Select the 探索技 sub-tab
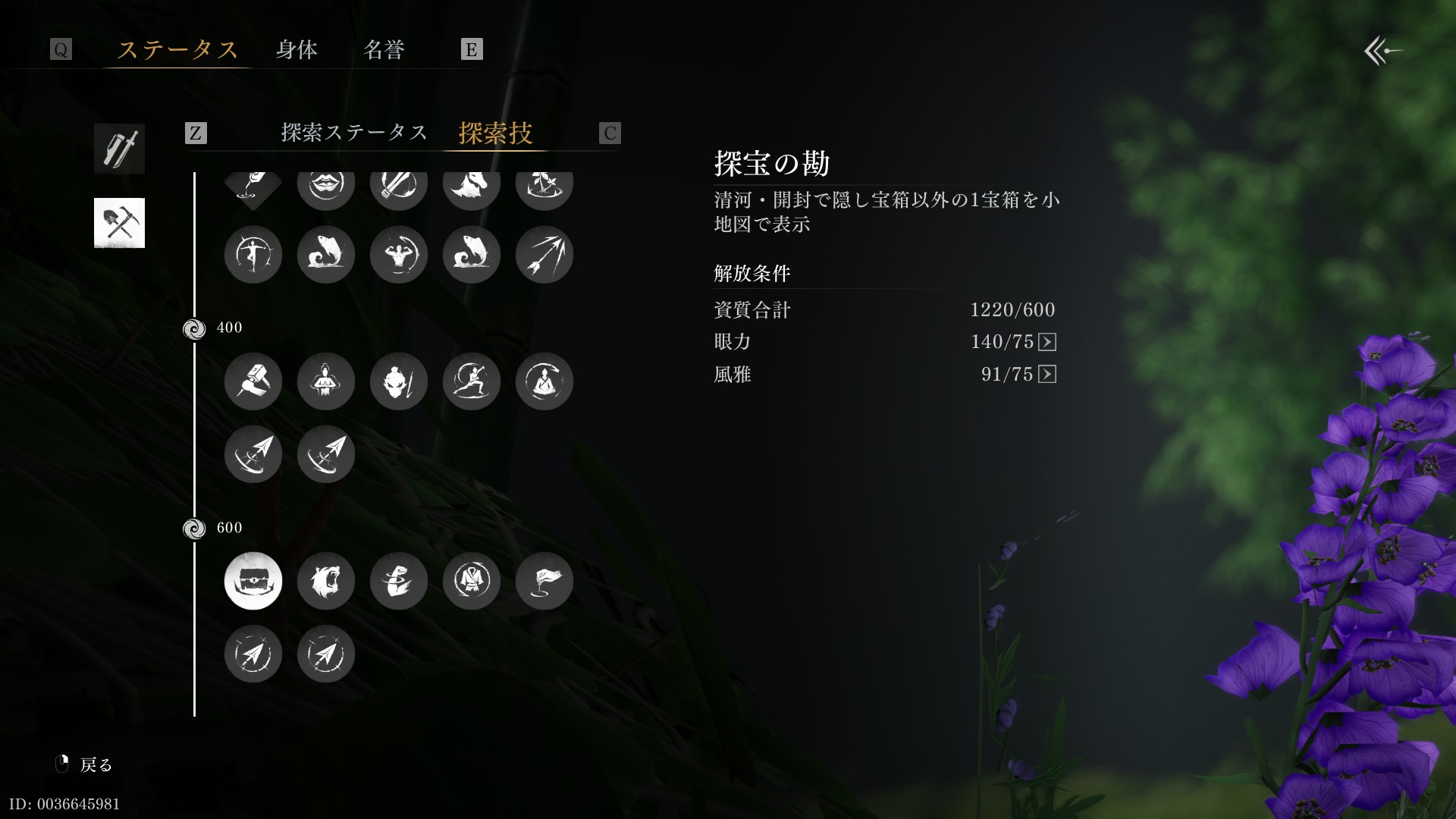 pos(495,133)
